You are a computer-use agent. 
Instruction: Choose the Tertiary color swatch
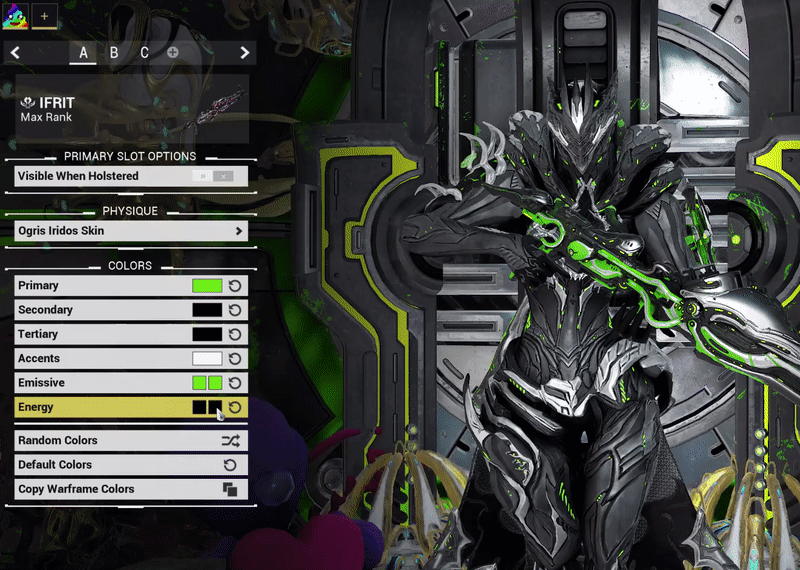[207, 334]
